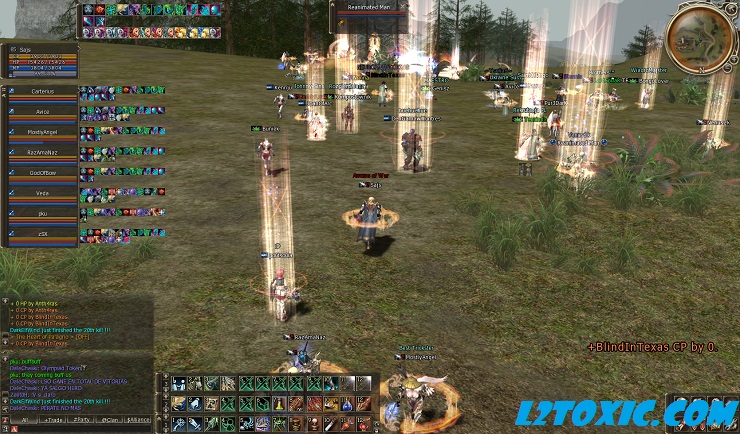Choose RazAmaNaz from the party frame
The height and width of the screenshot is (434, 740).
(x=42, y=152)
